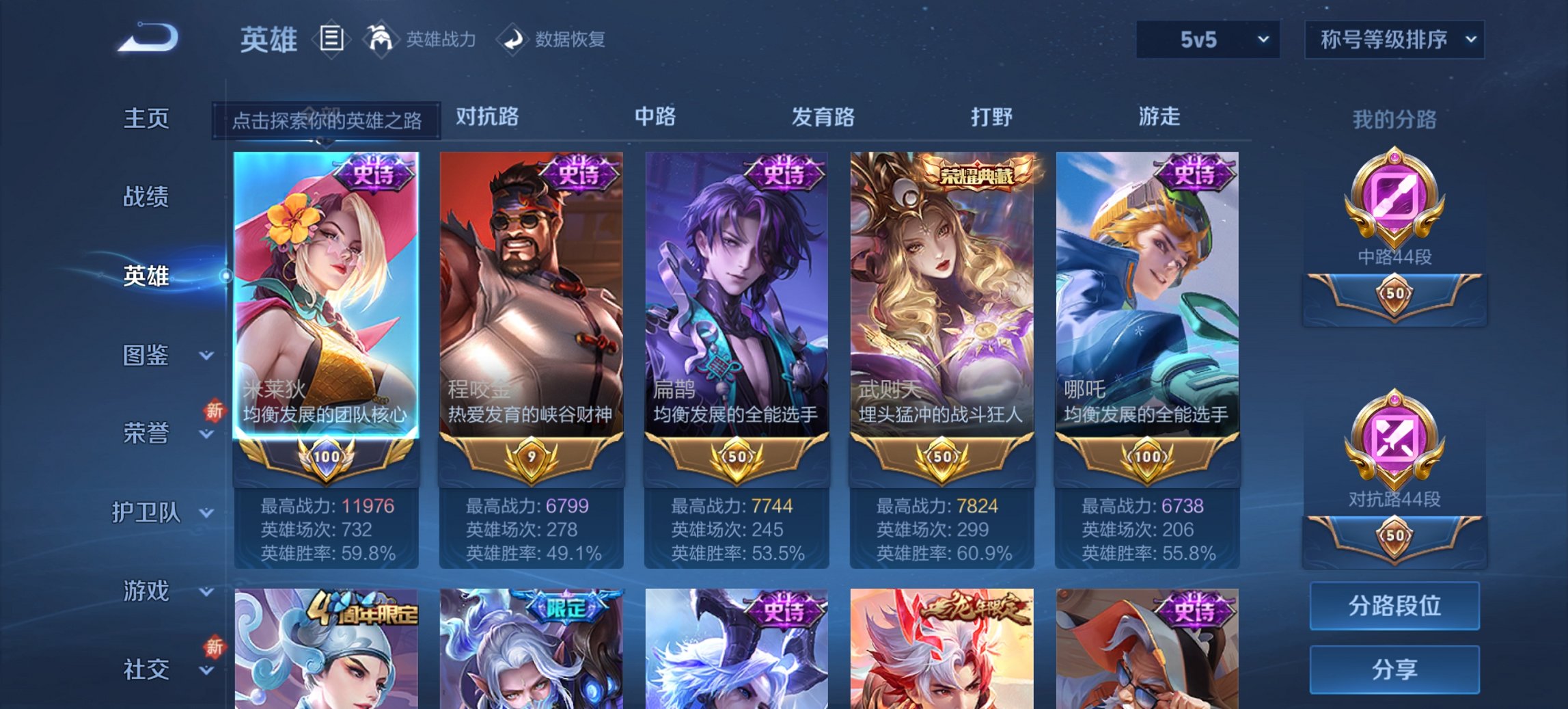Click the 中路44段 mid lane rank badge
This screenshot has width=1568, height=709.
1394,219
